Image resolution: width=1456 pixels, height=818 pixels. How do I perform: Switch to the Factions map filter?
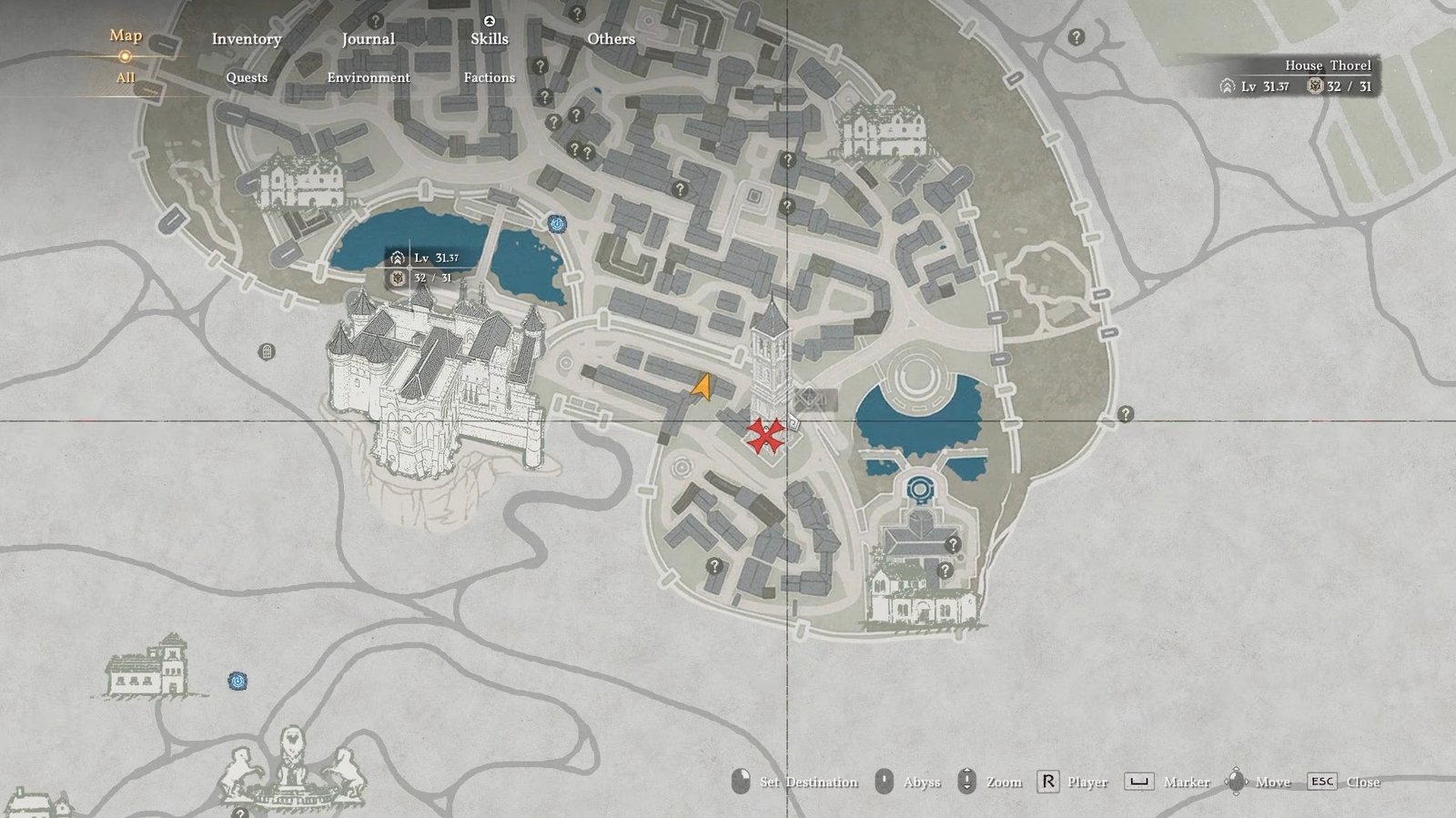coord(489,77)
